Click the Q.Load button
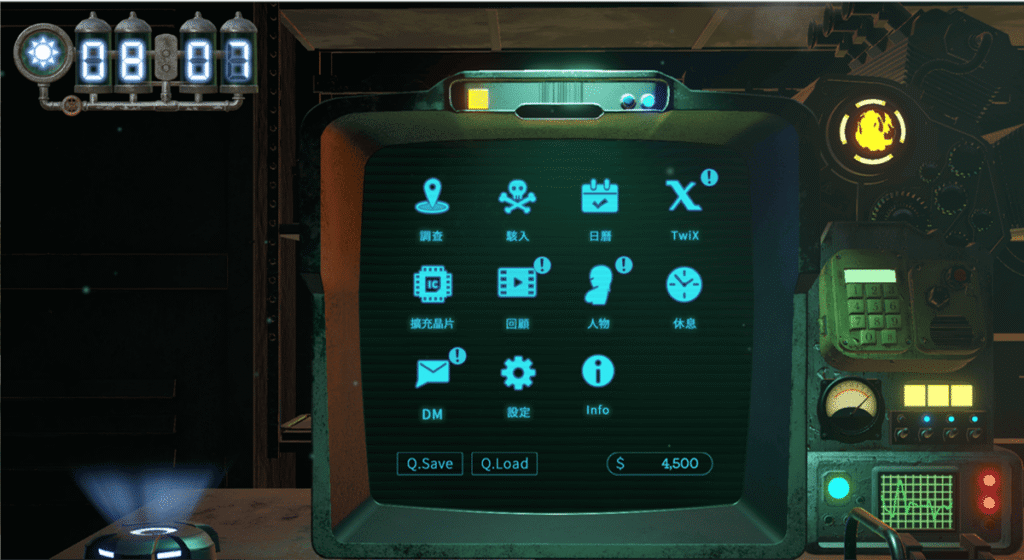The image size is (1024, 560). point(504,464)
